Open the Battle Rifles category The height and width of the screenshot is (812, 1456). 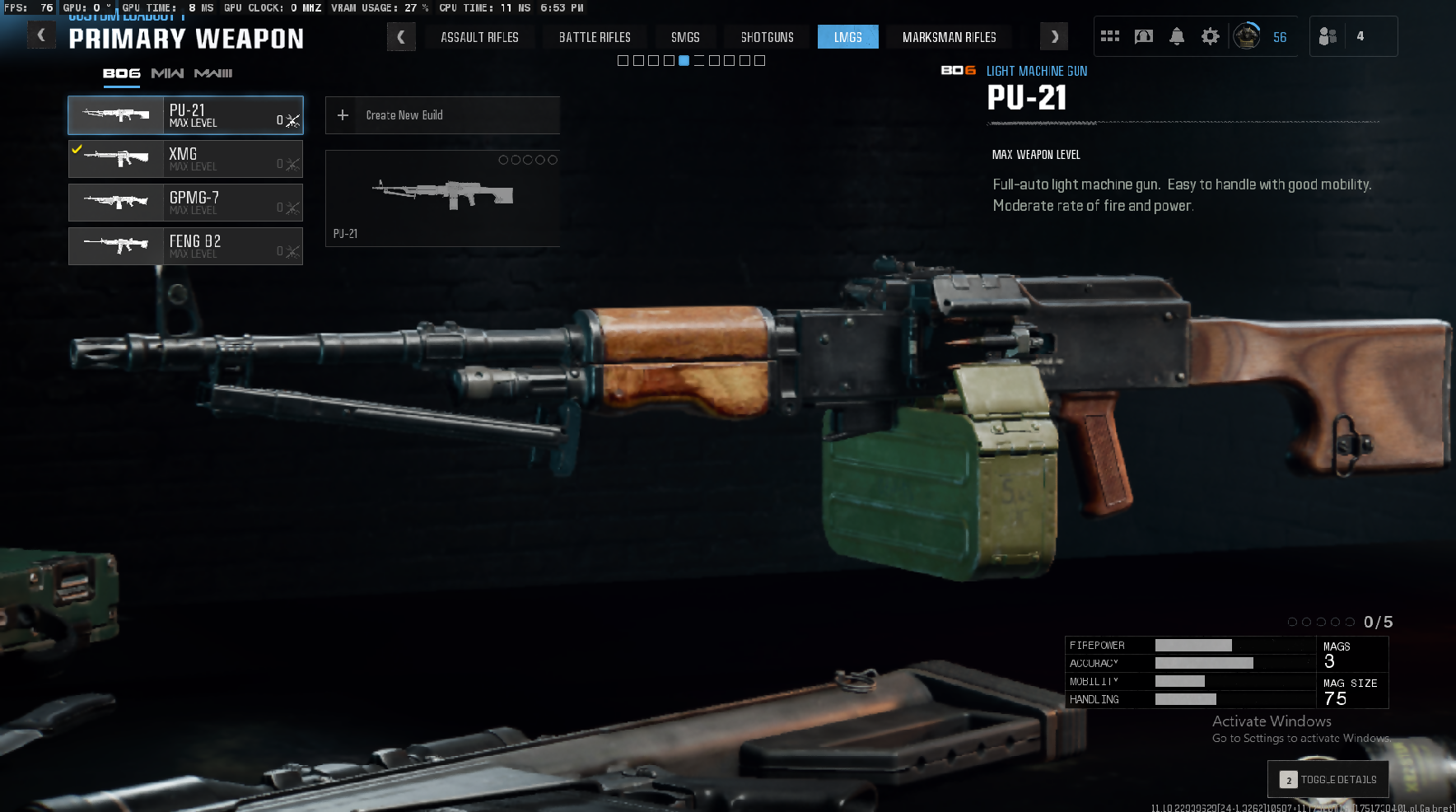595,37
